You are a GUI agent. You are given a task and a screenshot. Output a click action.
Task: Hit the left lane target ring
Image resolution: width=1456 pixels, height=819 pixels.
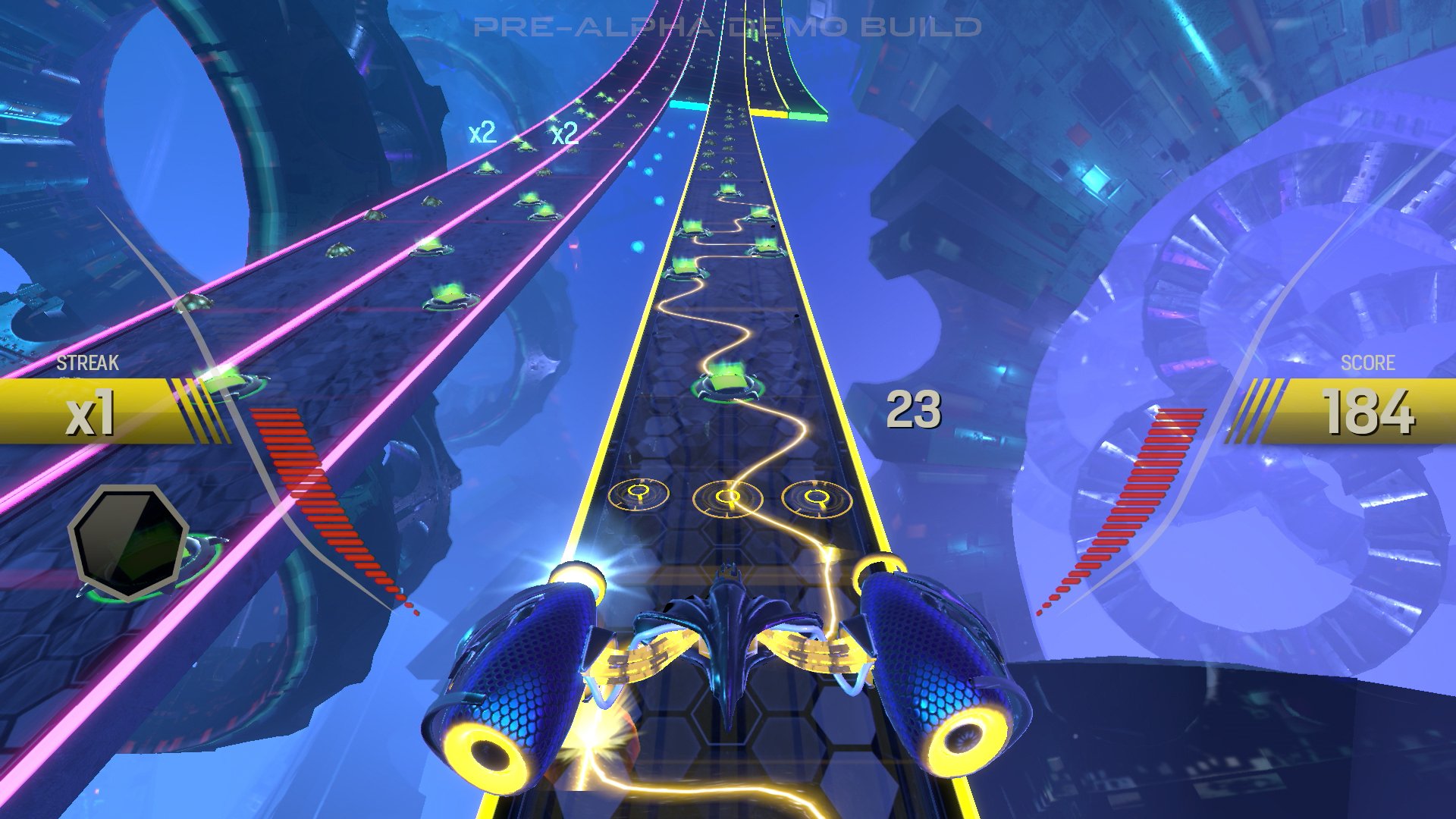point(639,494)
